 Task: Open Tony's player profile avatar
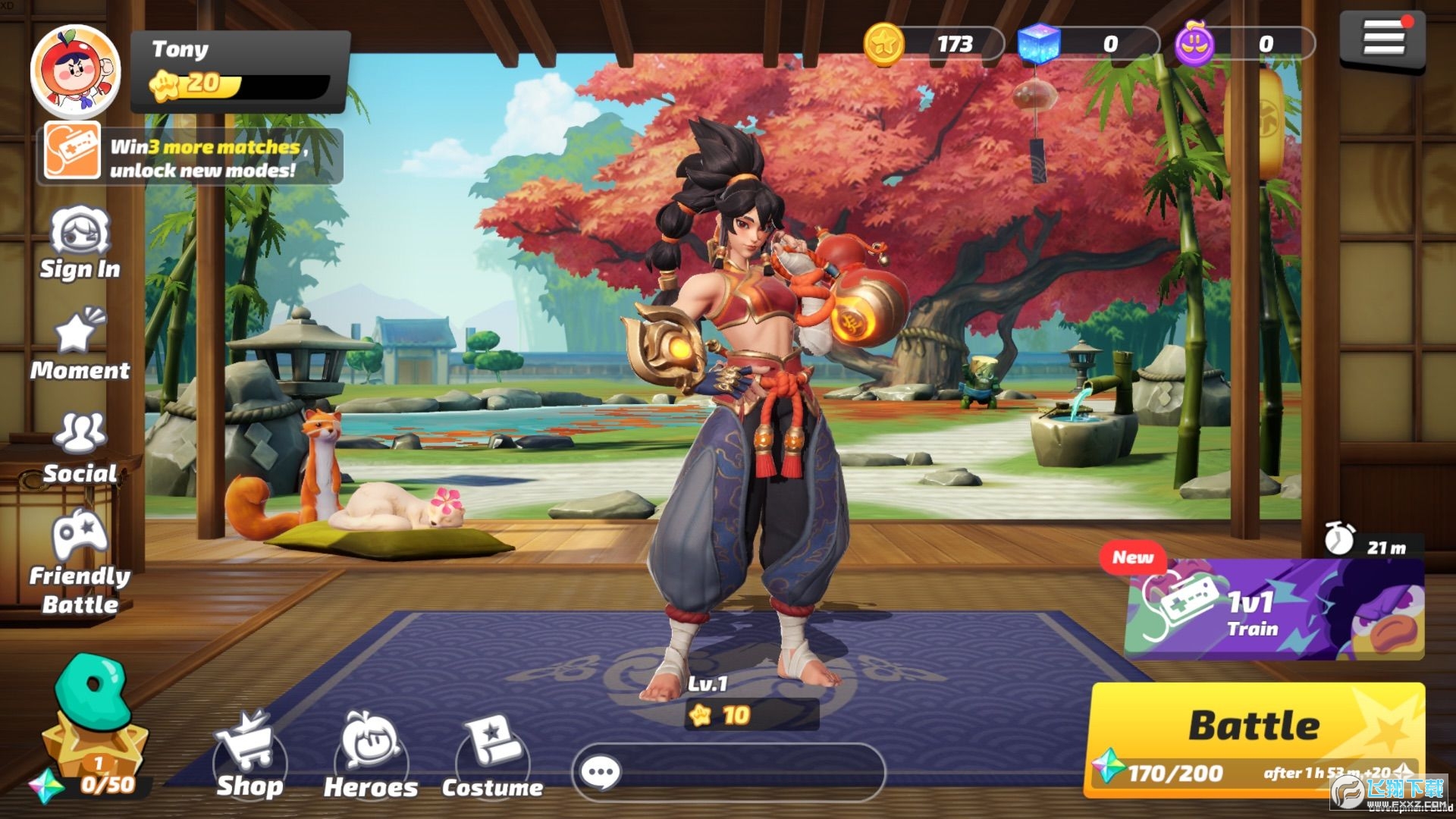76,71
